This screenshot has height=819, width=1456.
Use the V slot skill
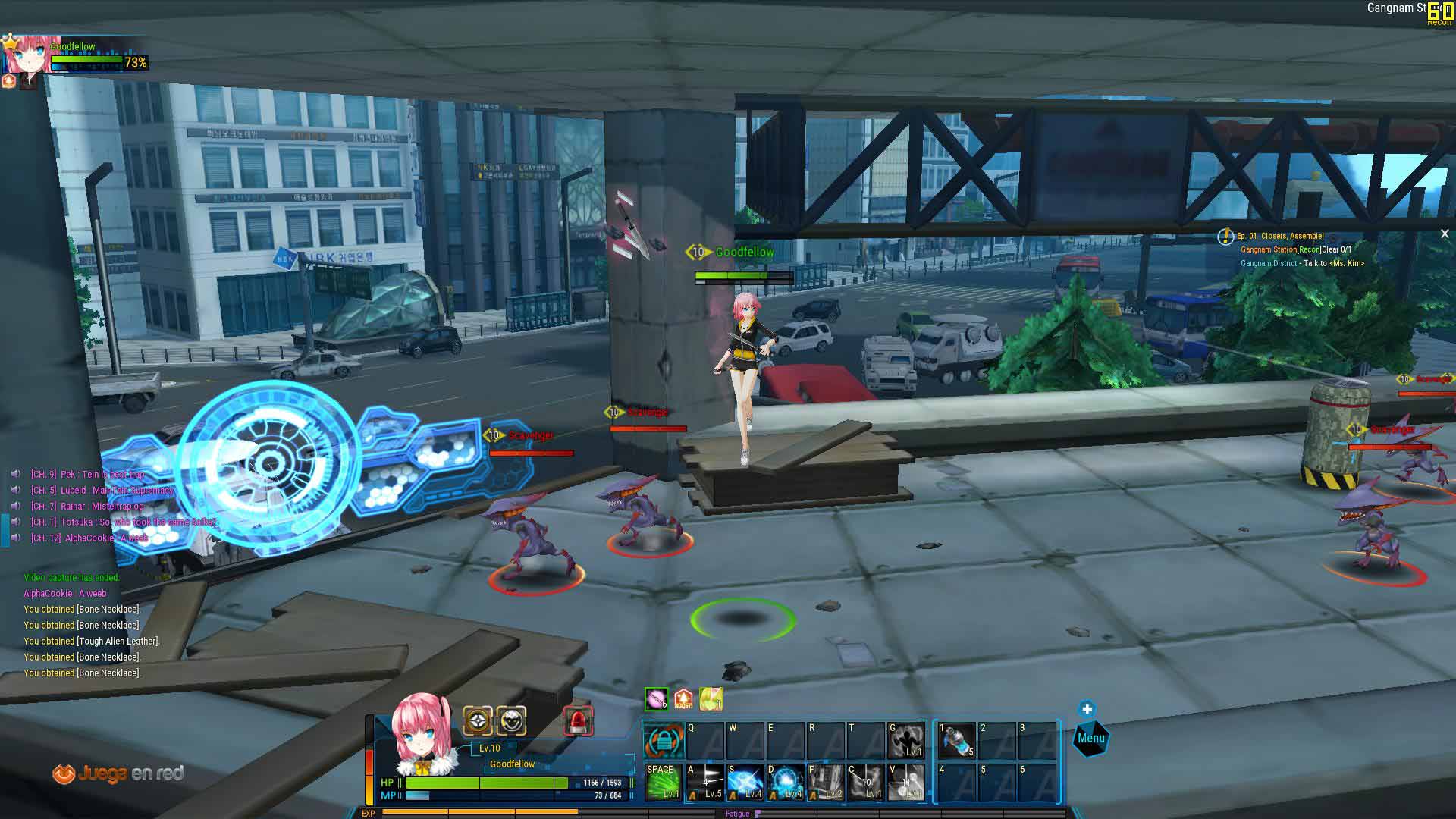click(x=906, y=782)
